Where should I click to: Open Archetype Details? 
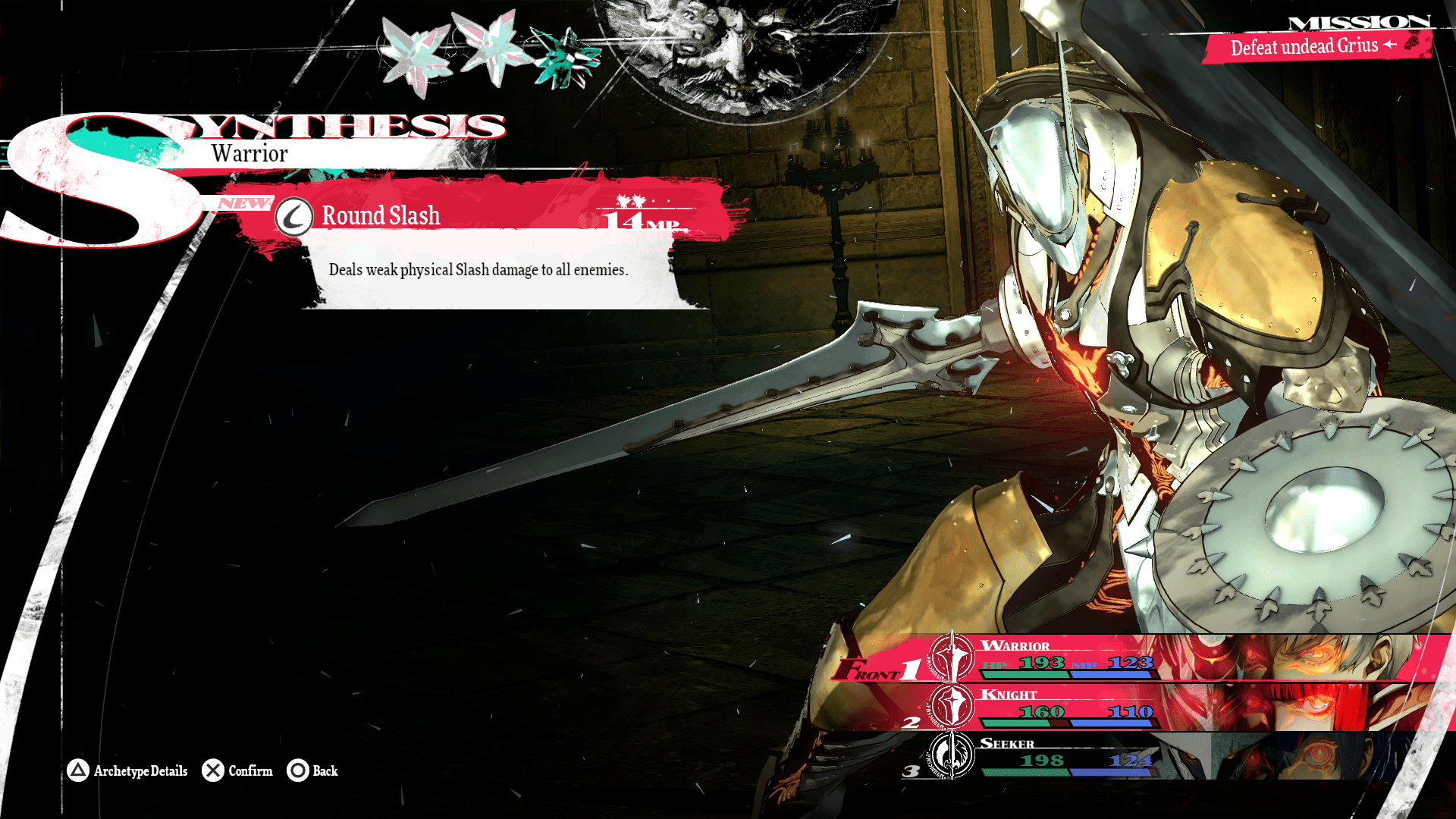click(x=127, y=770)
